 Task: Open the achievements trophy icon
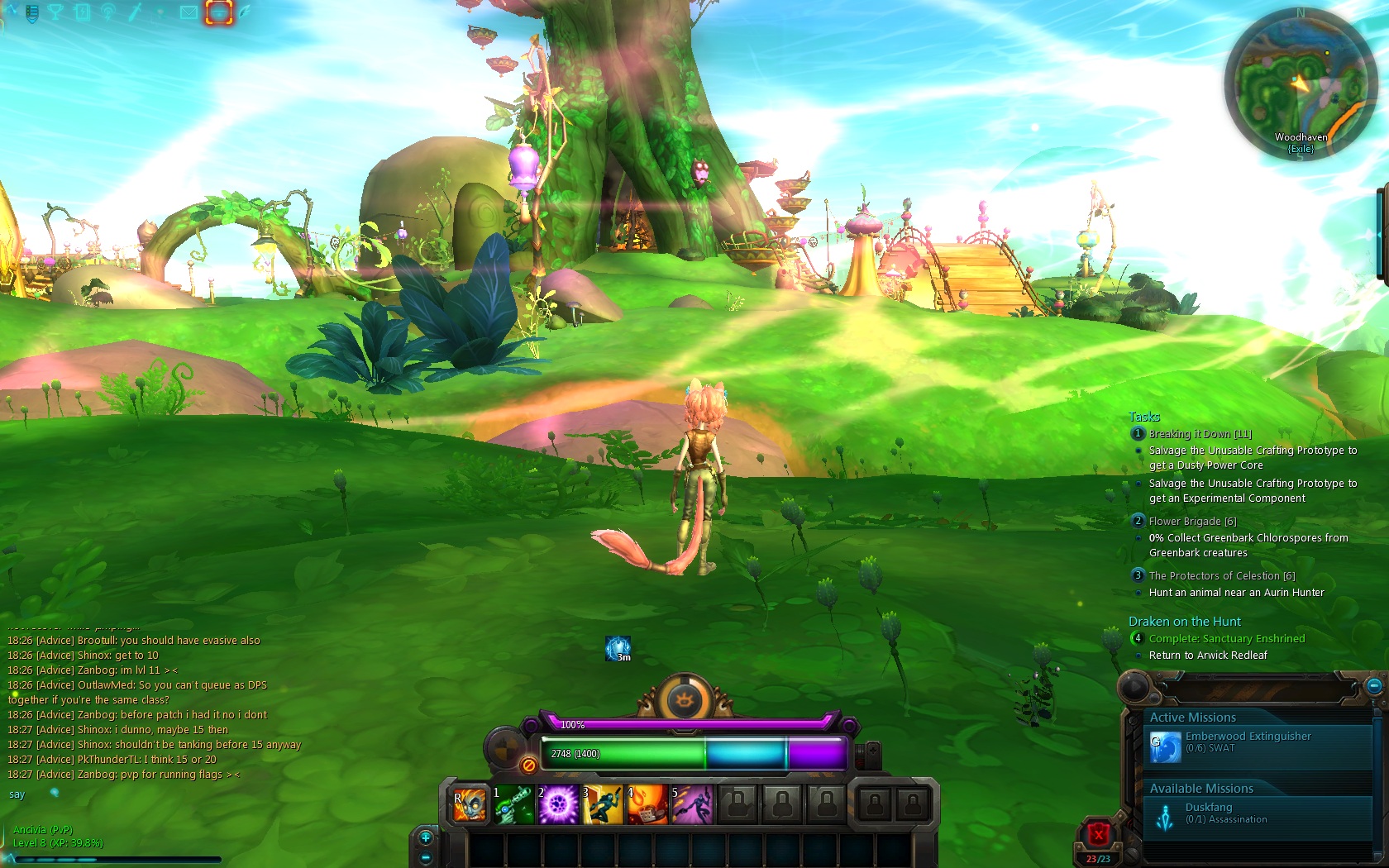tap(54, 12)
